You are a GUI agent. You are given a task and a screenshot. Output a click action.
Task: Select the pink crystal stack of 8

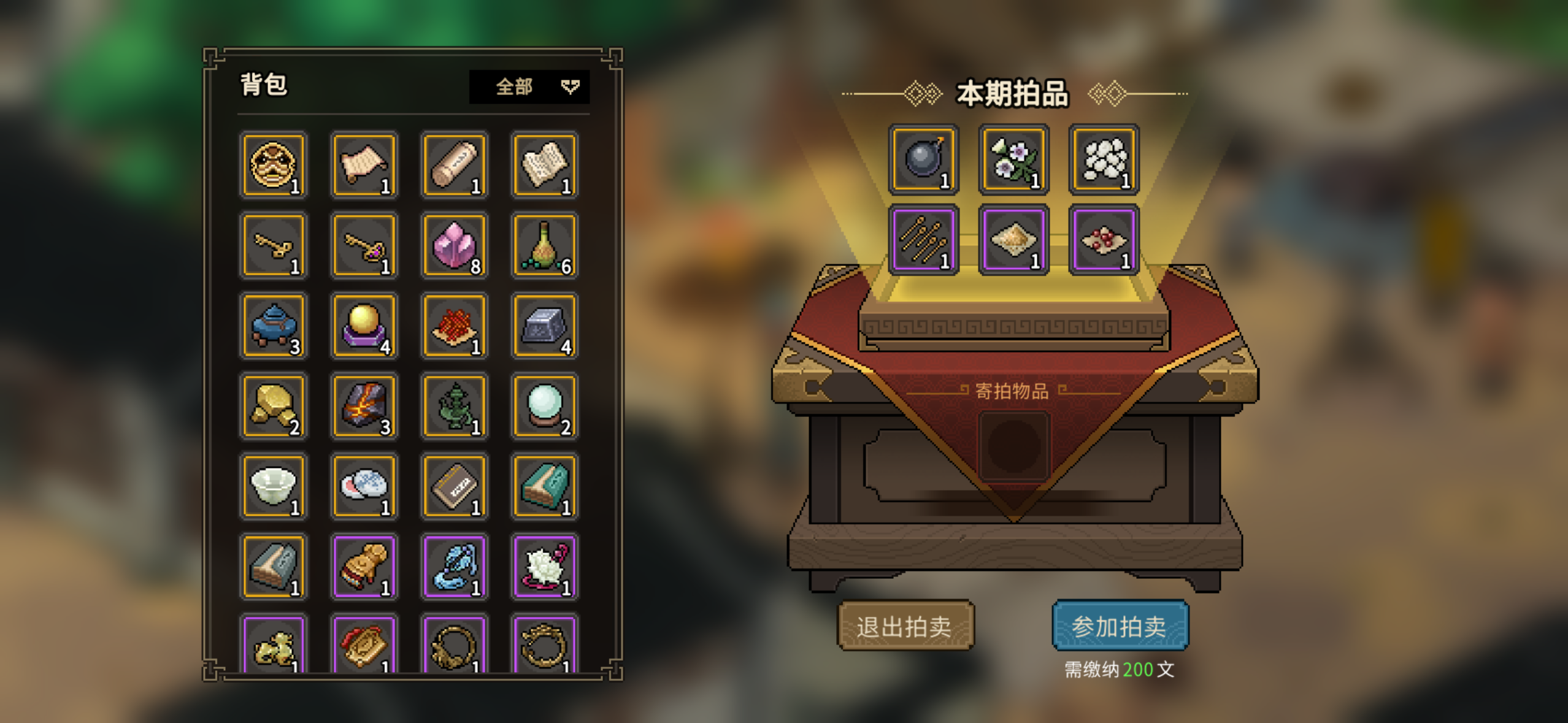pyautogui.click(x=454, y=245)
